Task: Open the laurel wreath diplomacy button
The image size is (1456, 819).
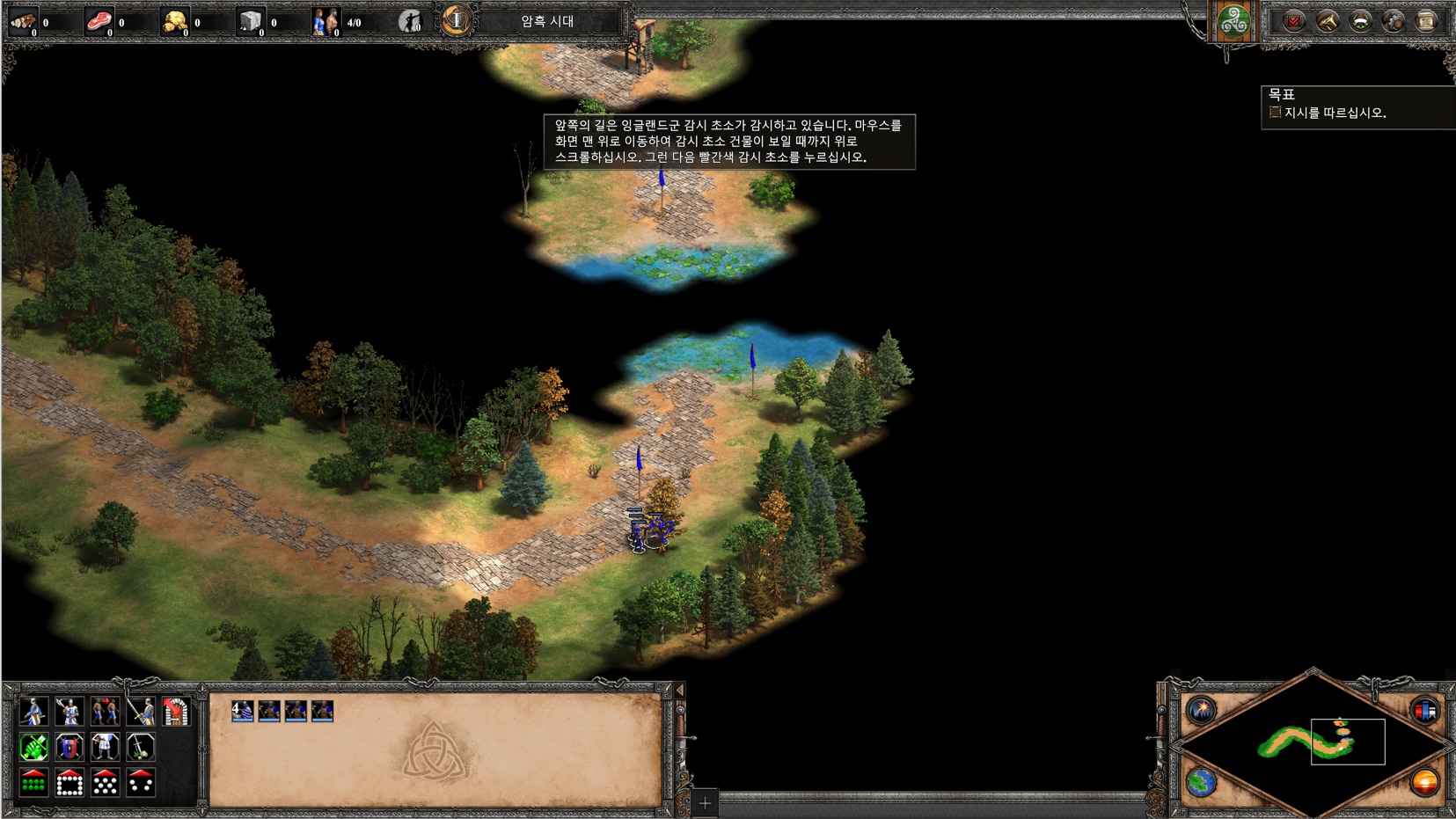Action: pos(1360,21)
